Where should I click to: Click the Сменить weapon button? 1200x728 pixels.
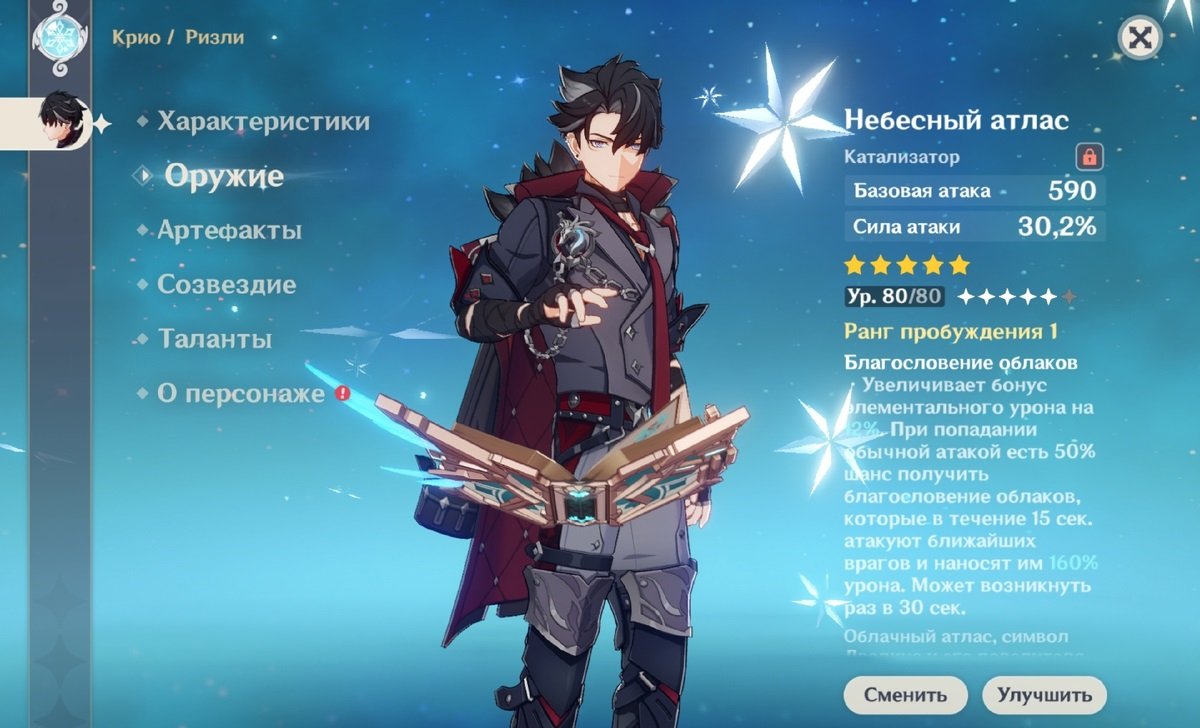click(905, 694)
